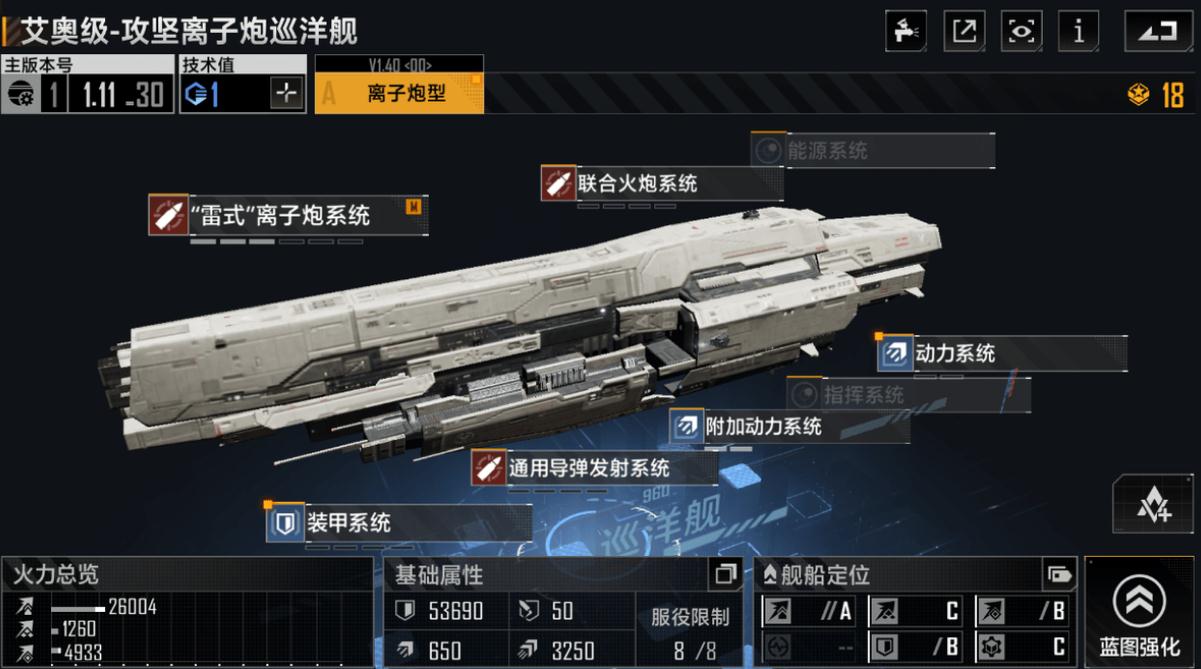Viewport: 1201px width, 669px height.
Task: Open the 附加动力系统 module
Action: [x=790, y=426]
